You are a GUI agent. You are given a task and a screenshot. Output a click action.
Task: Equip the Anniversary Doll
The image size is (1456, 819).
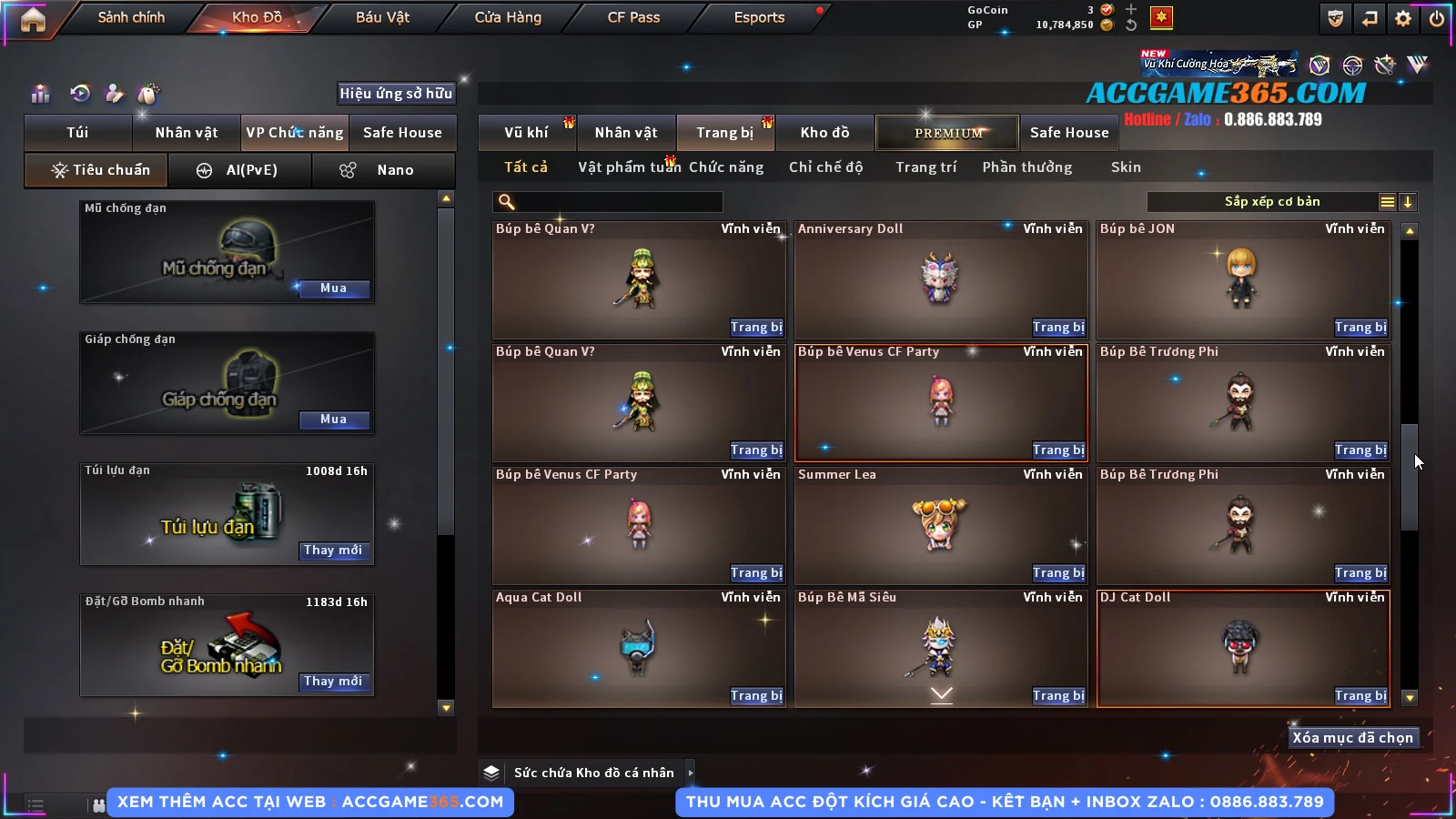1058,328
